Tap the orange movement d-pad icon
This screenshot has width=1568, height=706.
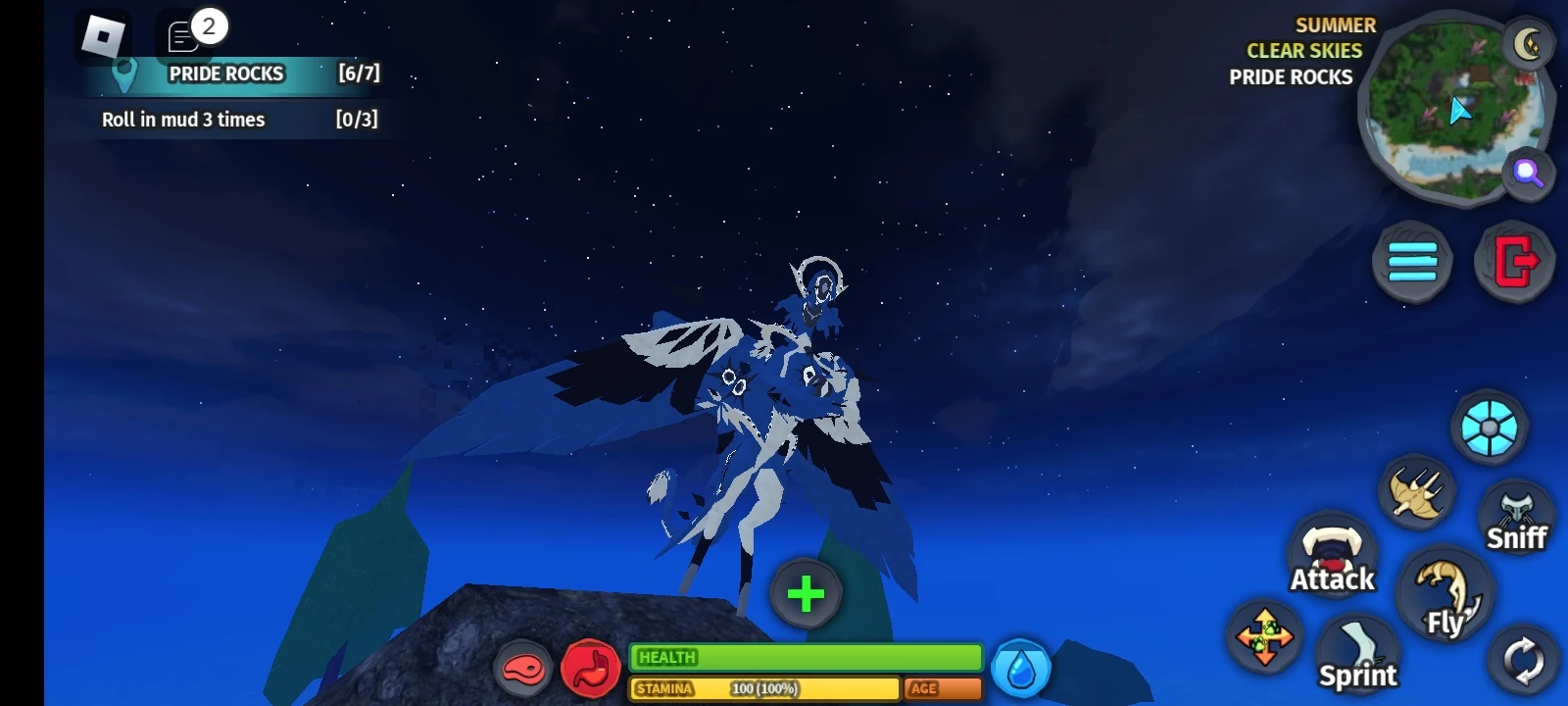point(1264,639)
